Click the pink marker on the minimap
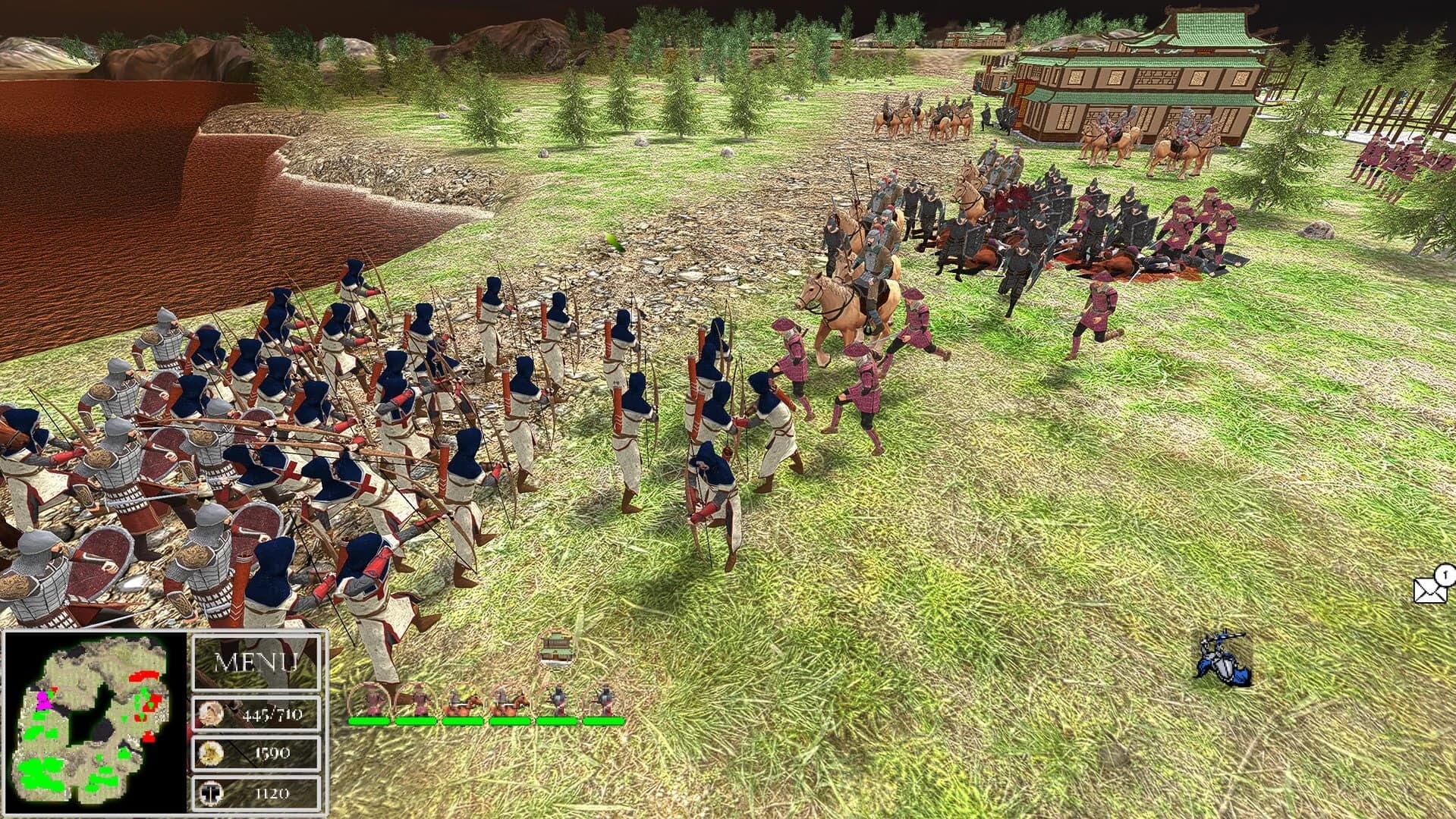Viewport: 1456px width, 819px height. click(x=44, y=700)
